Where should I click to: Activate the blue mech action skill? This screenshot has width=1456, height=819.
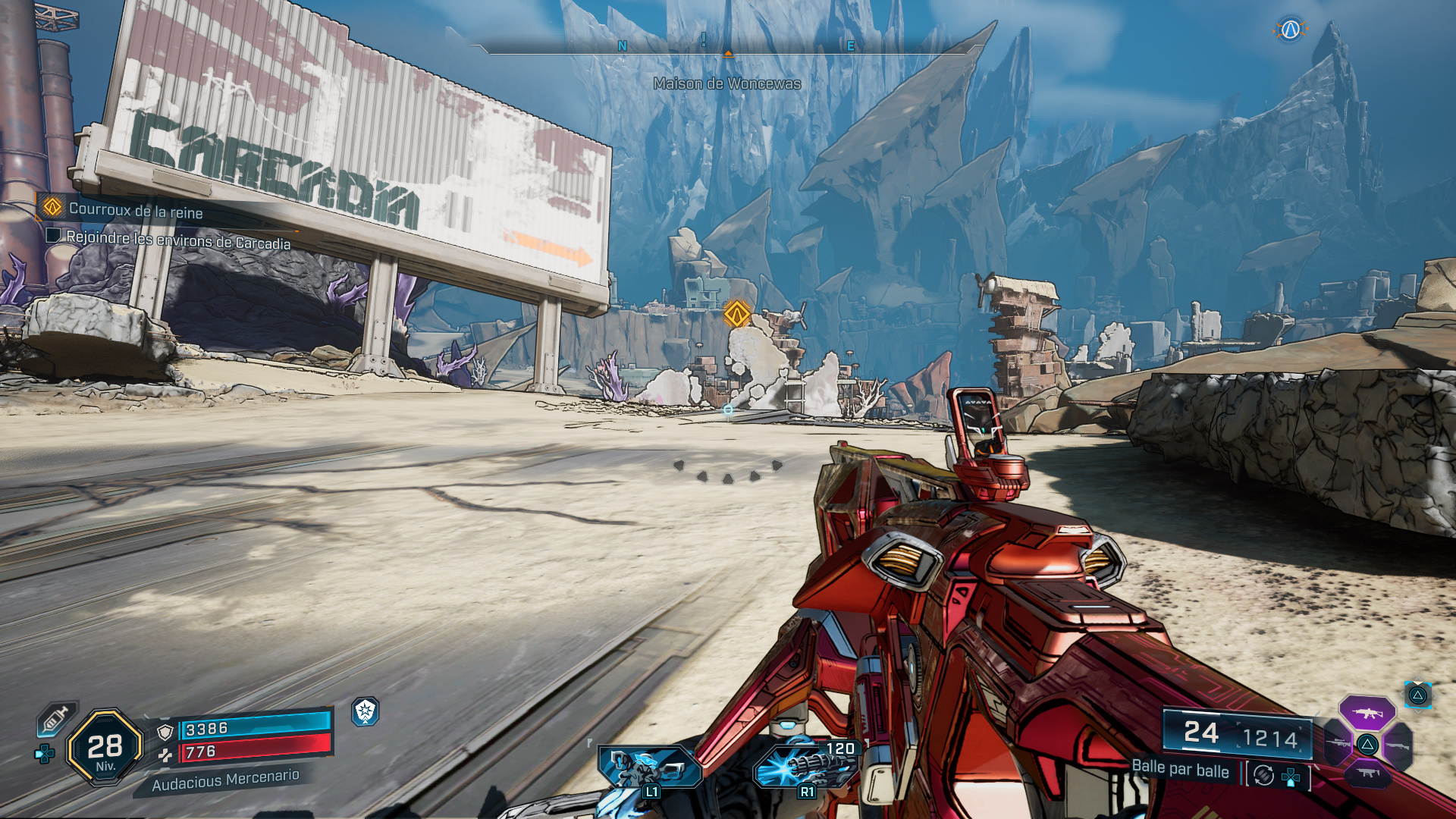649,767
